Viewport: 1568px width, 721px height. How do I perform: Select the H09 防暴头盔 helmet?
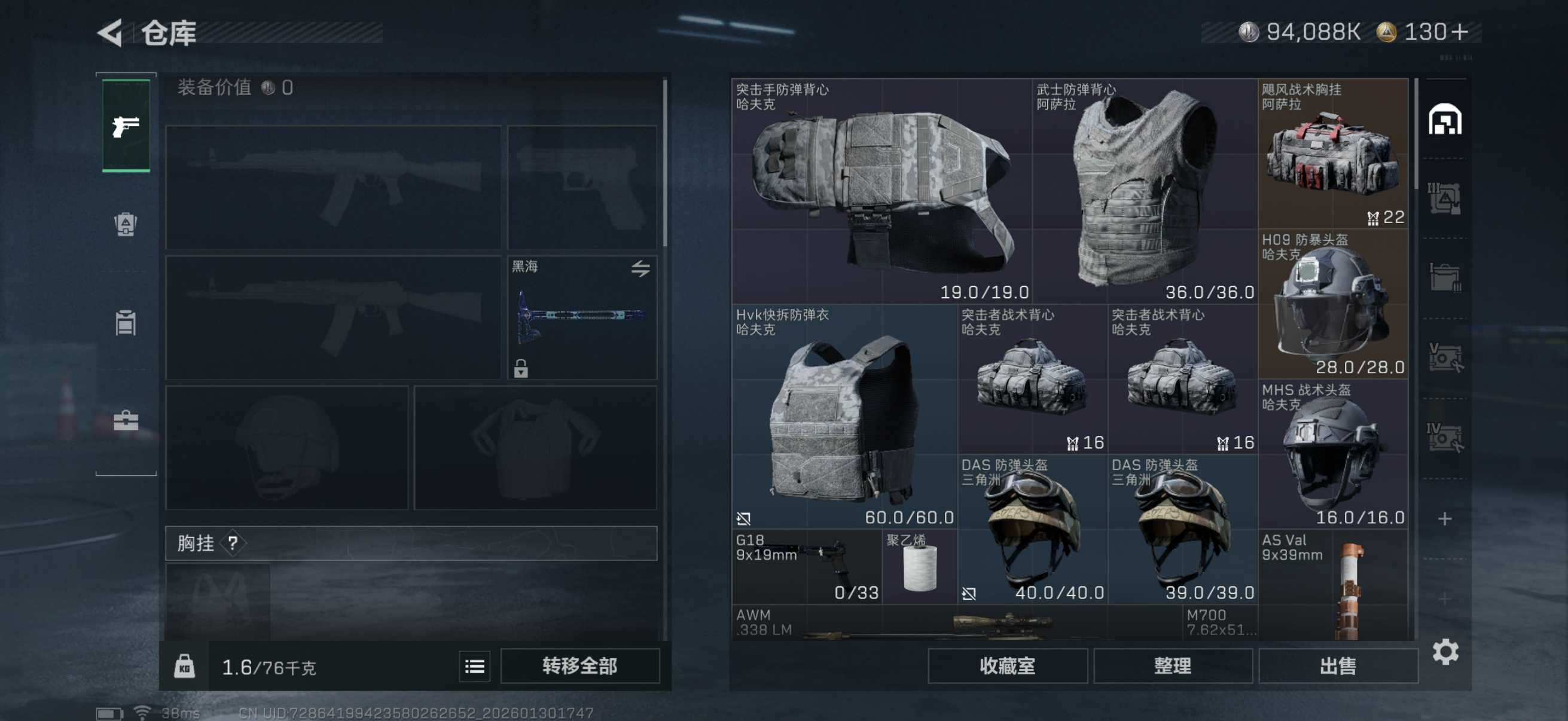[1332, 304]
